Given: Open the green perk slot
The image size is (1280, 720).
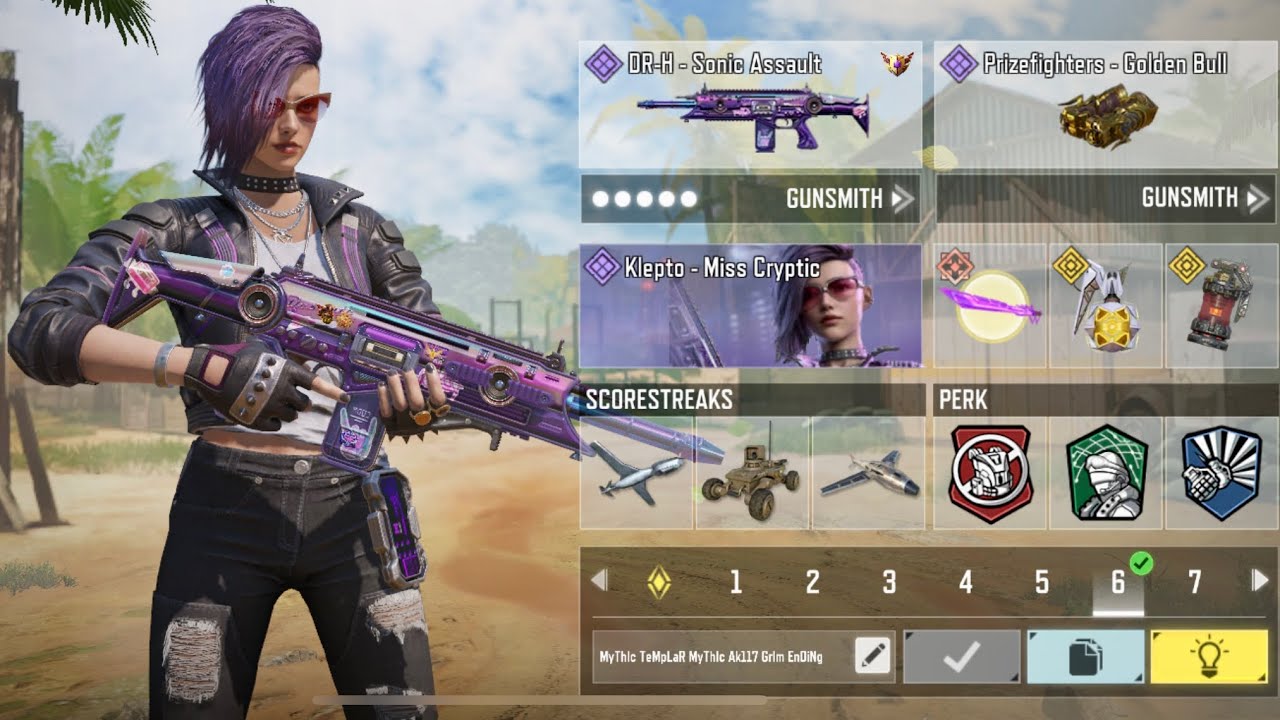Looking at the screenshot, I should pyautogui.click(x=1106, y=474).
